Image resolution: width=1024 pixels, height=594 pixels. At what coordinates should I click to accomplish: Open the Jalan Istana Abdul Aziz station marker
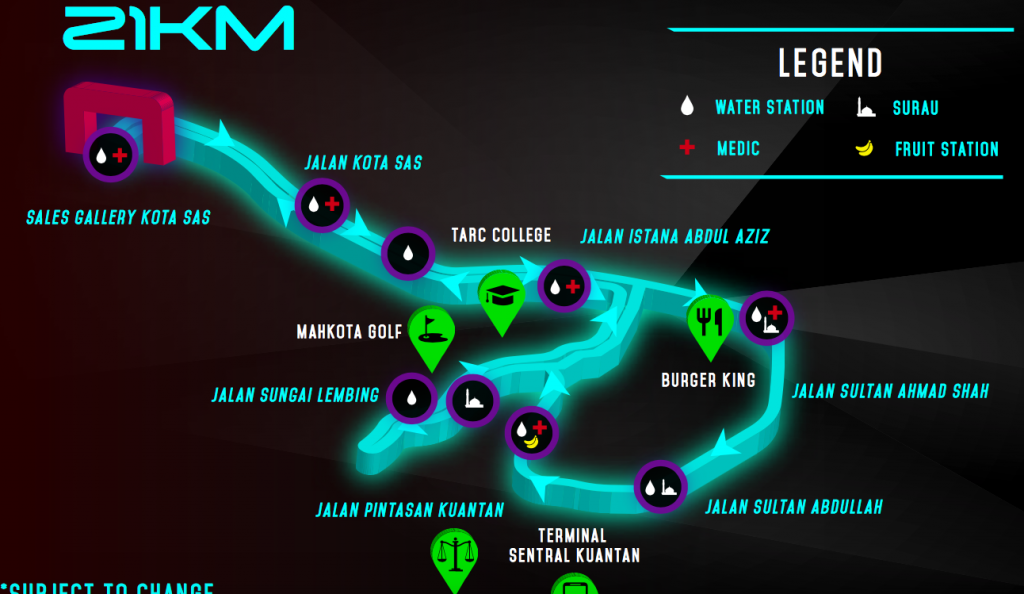click(x=563, y=286)
